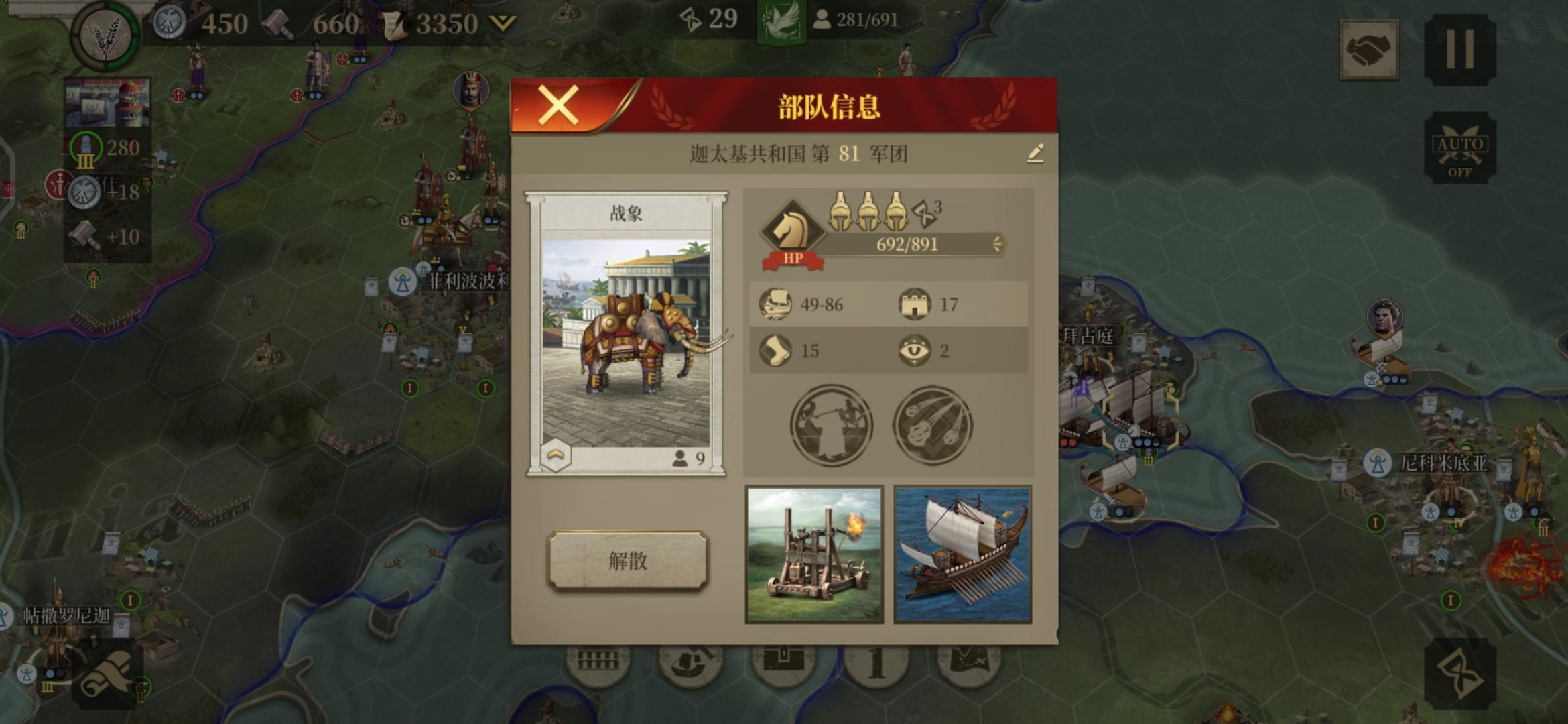Select the catapult unit thumbnail
Image resolution: width=1568 pixels, height=724 pixels.
[811, 553]
